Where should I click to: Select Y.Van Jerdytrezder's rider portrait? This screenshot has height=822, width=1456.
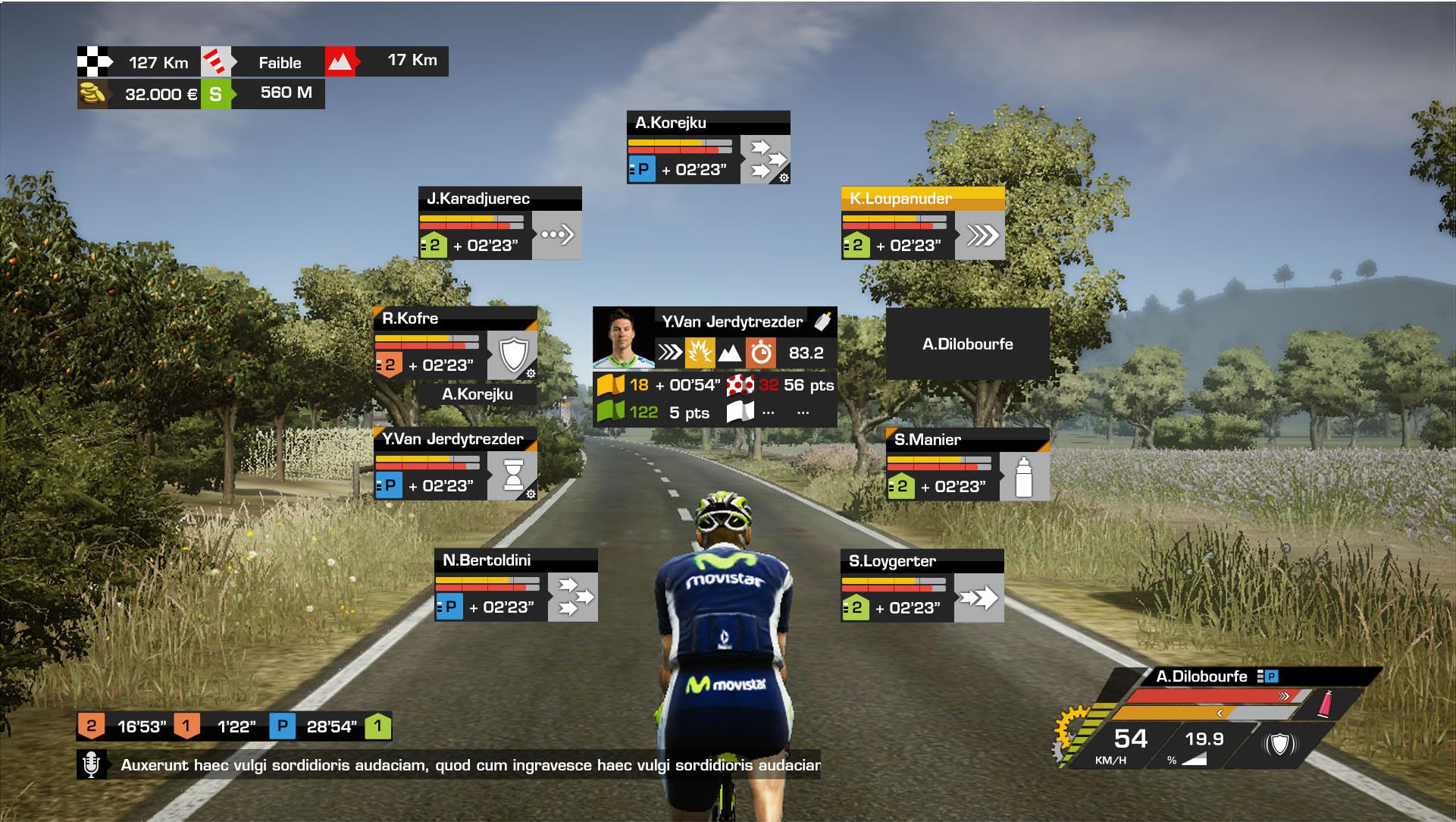coord(623,337)
